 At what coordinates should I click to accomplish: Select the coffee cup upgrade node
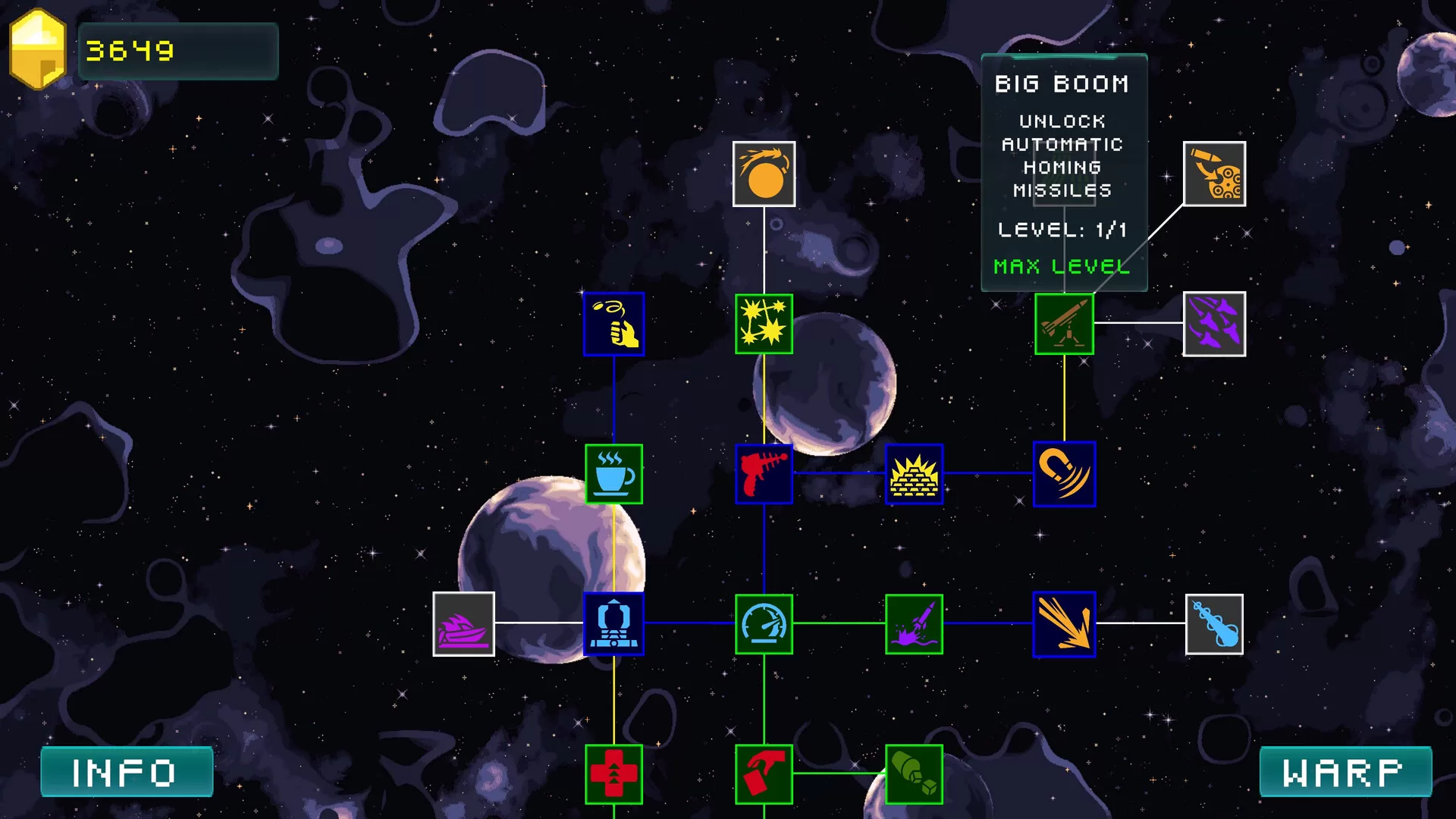tap(613, 473)
